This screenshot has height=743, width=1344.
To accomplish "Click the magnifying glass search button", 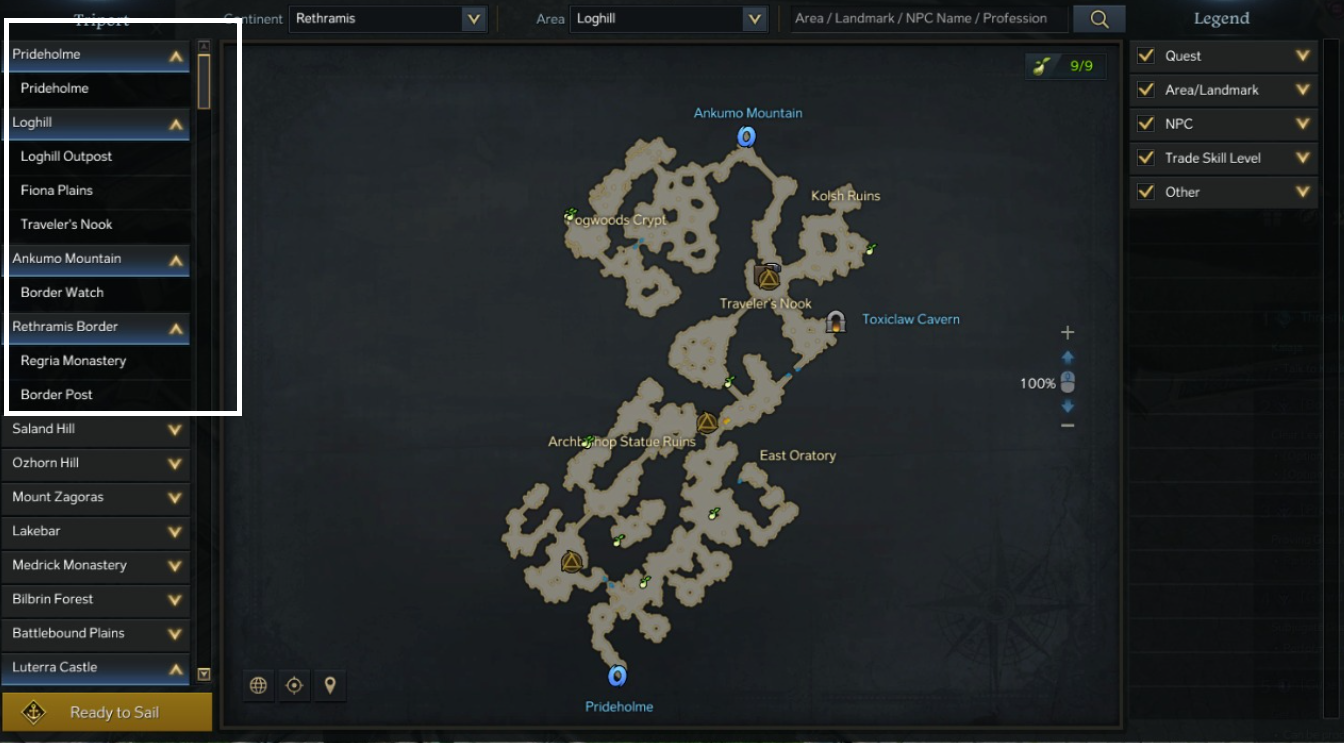I will 1099,18.
